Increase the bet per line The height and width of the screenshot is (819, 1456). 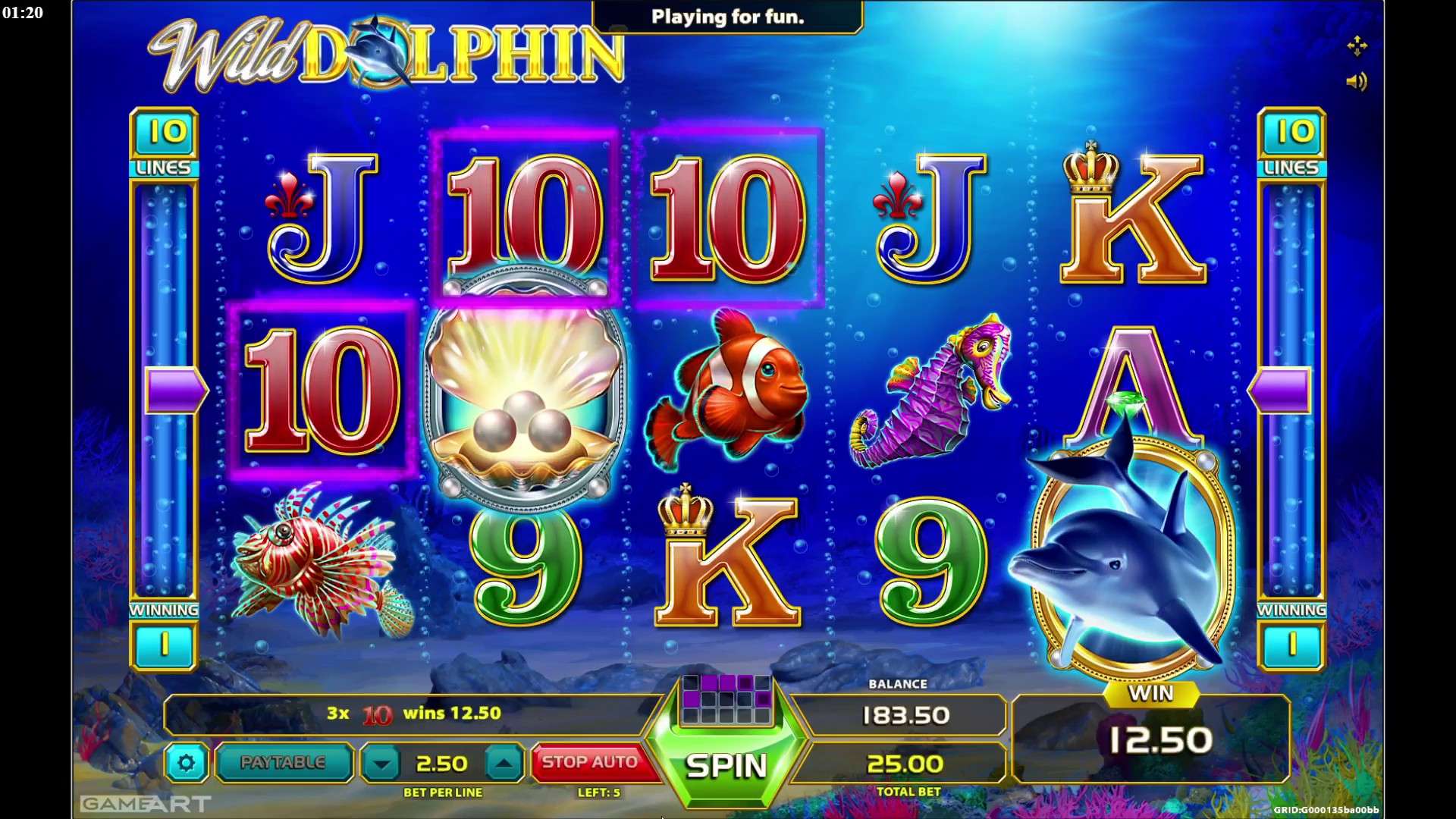[504, 764]
